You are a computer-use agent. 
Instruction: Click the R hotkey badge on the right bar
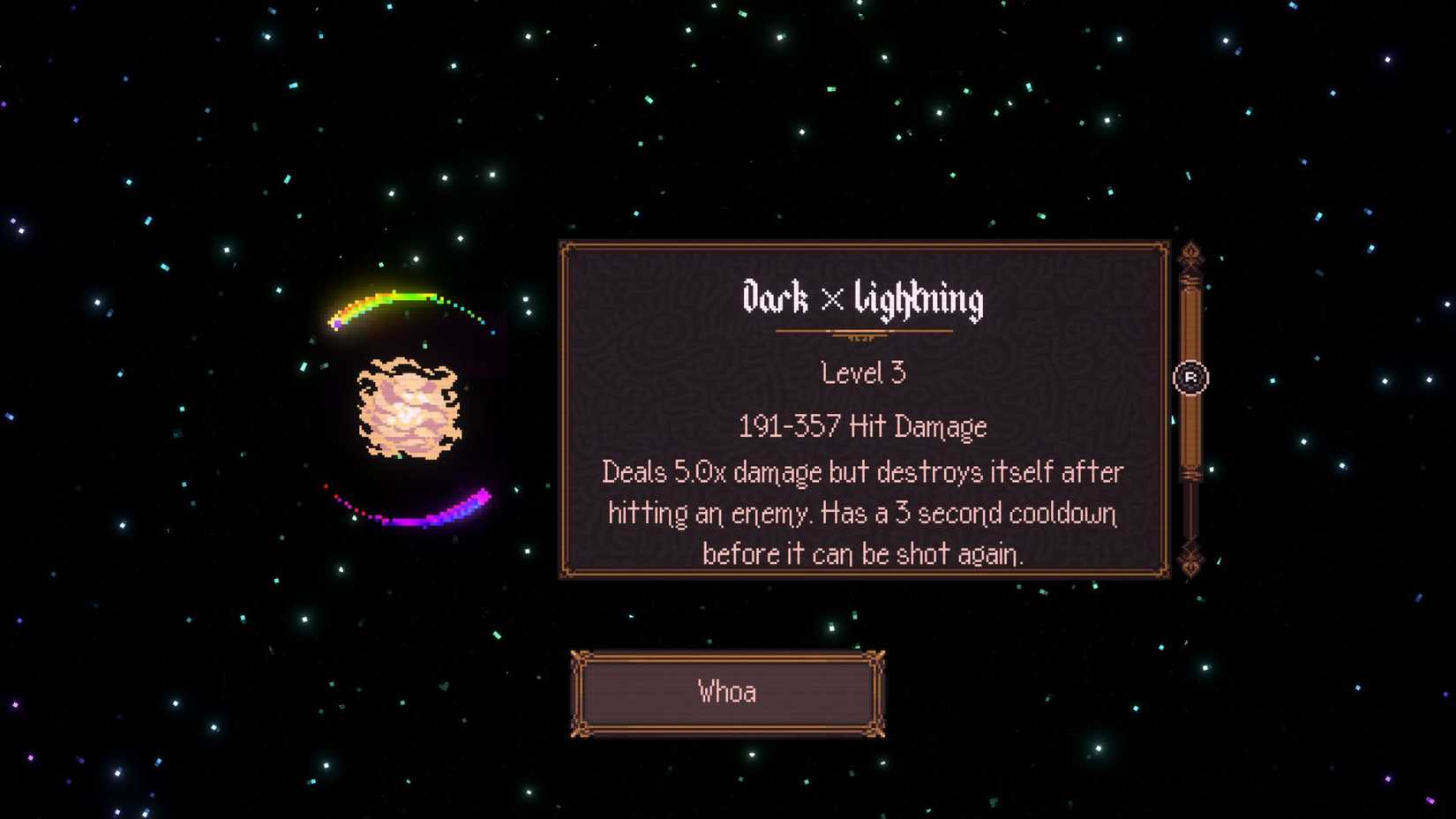click(1193, 375)
